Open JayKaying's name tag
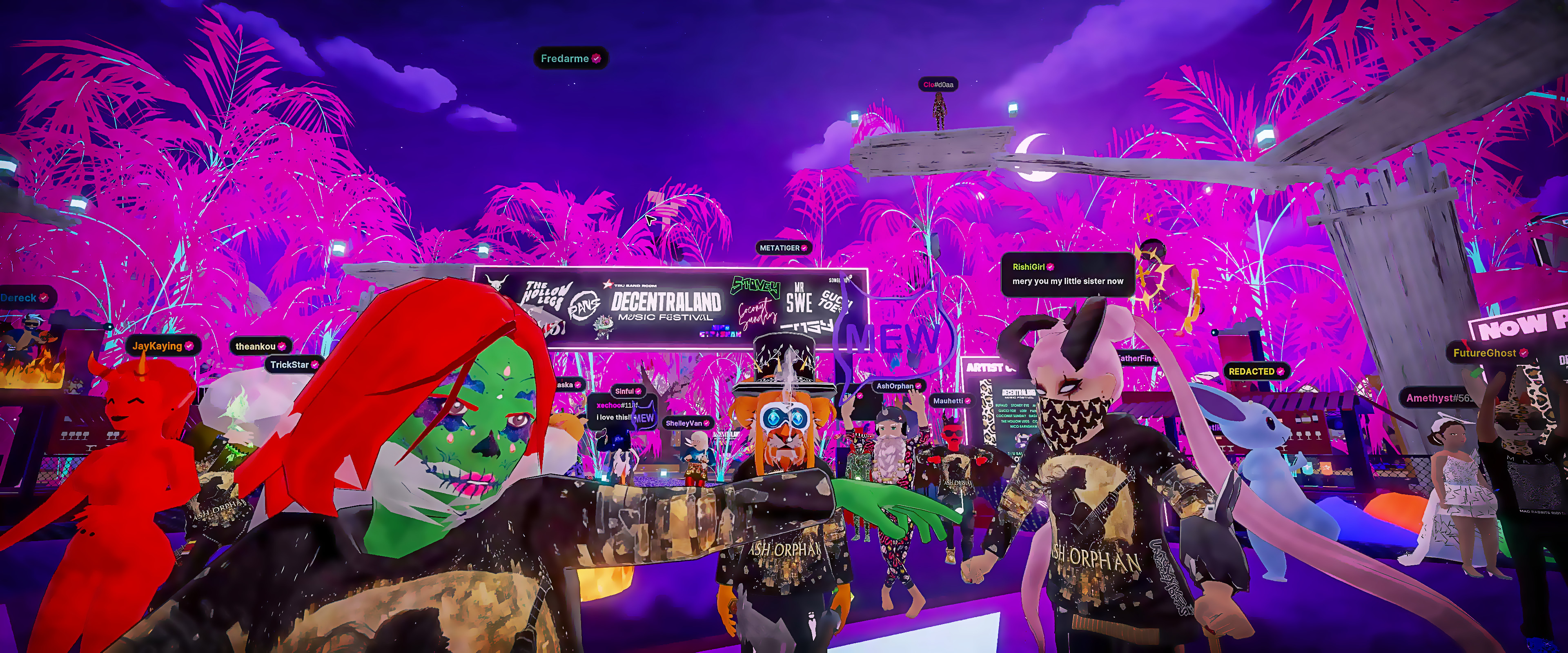1568x653 pixels. click(162, 346)
